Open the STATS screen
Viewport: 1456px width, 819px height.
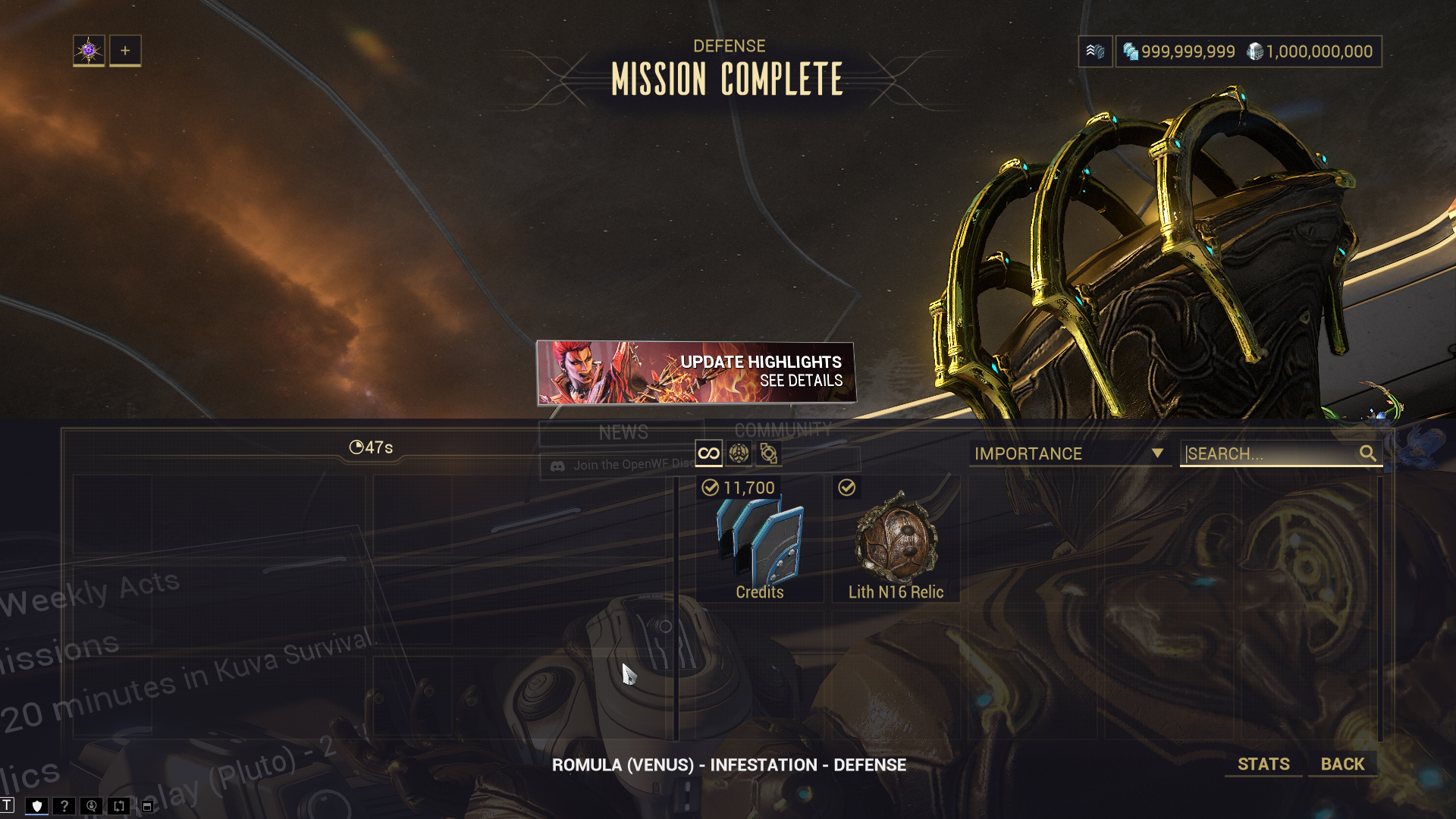pos(1263,764)
